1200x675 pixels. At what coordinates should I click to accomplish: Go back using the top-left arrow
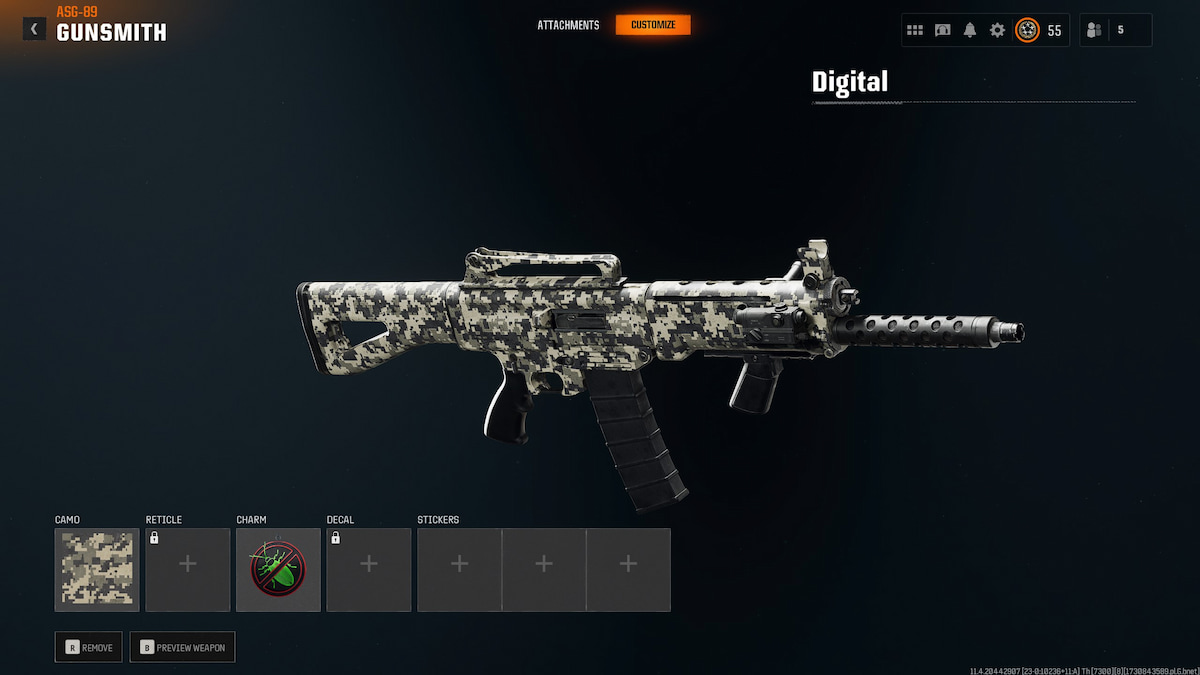click(x=34, y=29)
